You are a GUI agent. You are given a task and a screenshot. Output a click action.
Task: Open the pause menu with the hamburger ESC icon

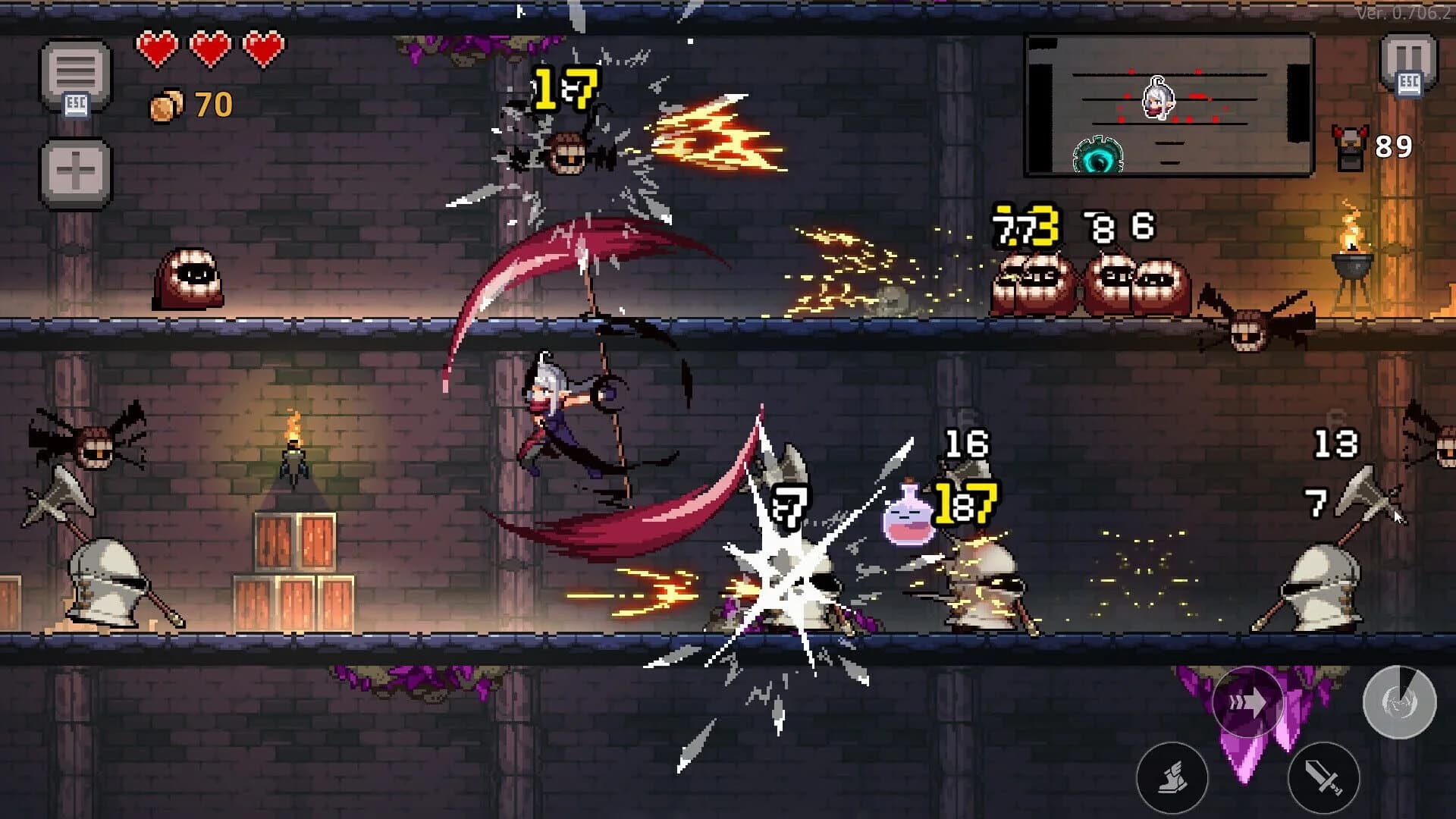[x=76, y=72]
